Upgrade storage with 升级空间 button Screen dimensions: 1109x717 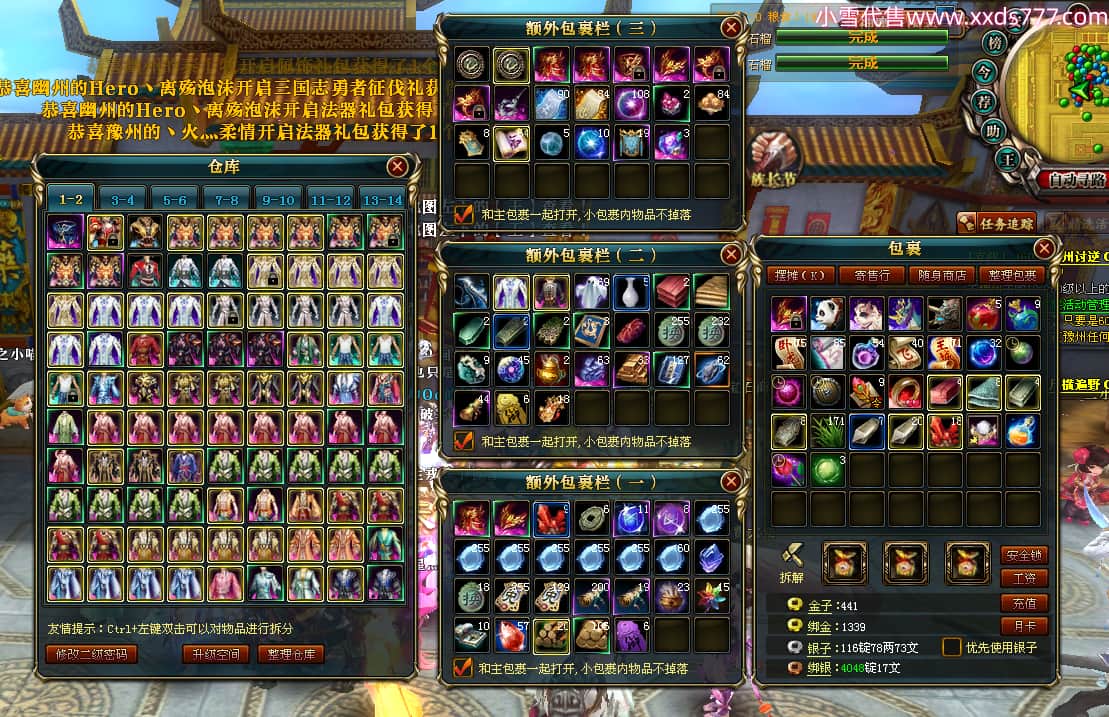click(x=215, y=654)
